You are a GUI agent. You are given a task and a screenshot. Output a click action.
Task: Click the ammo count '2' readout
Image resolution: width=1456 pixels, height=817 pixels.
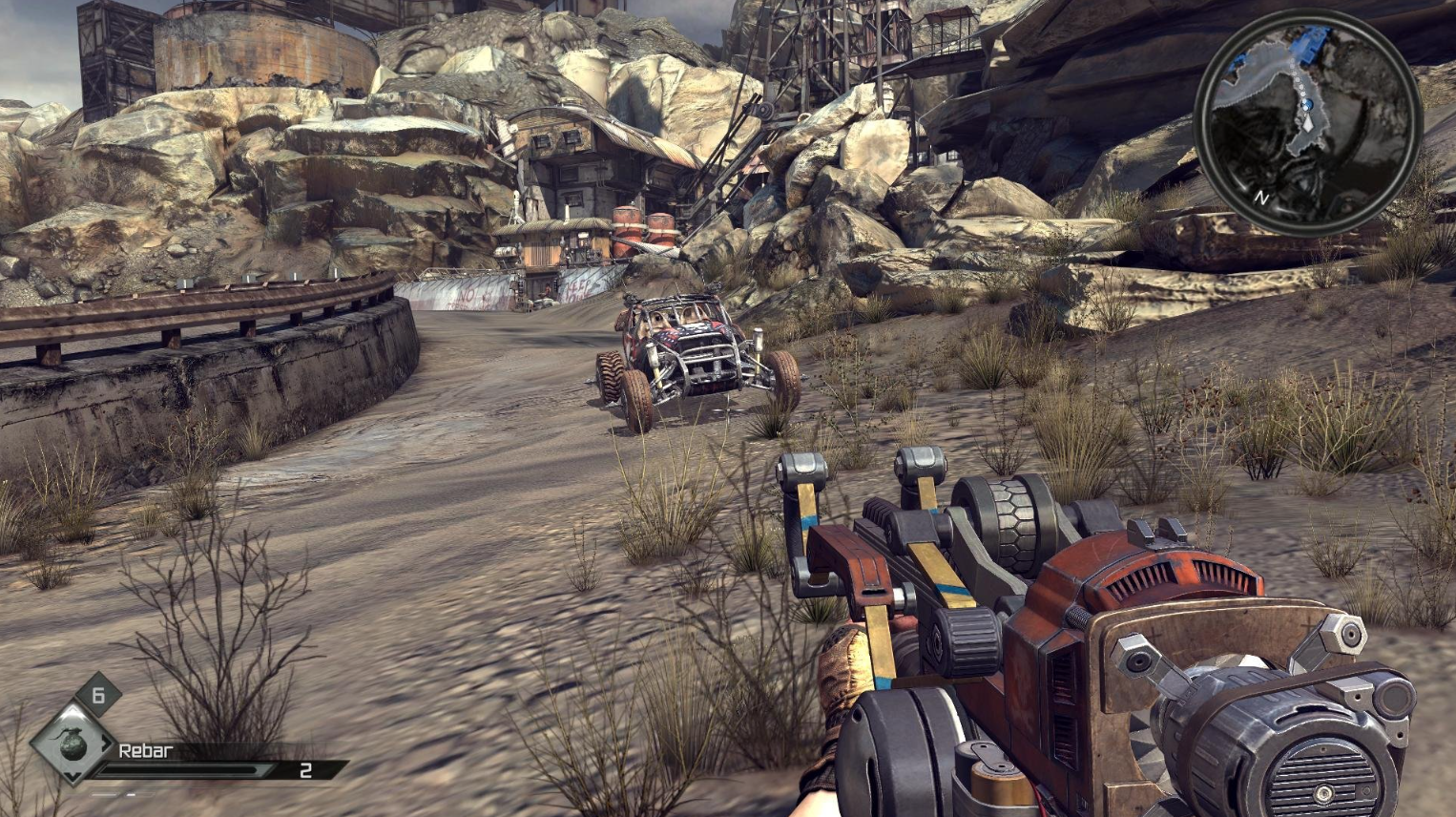pyautogui.click(x=307, y=770)
